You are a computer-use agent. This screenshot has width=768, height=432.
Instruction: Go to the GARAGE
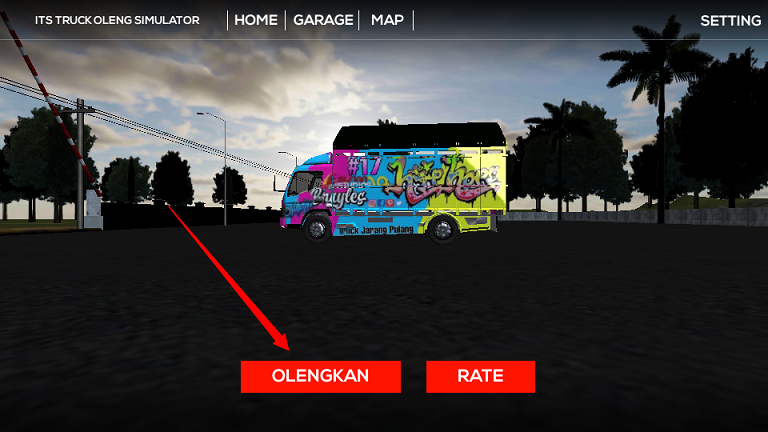(323, 20)
